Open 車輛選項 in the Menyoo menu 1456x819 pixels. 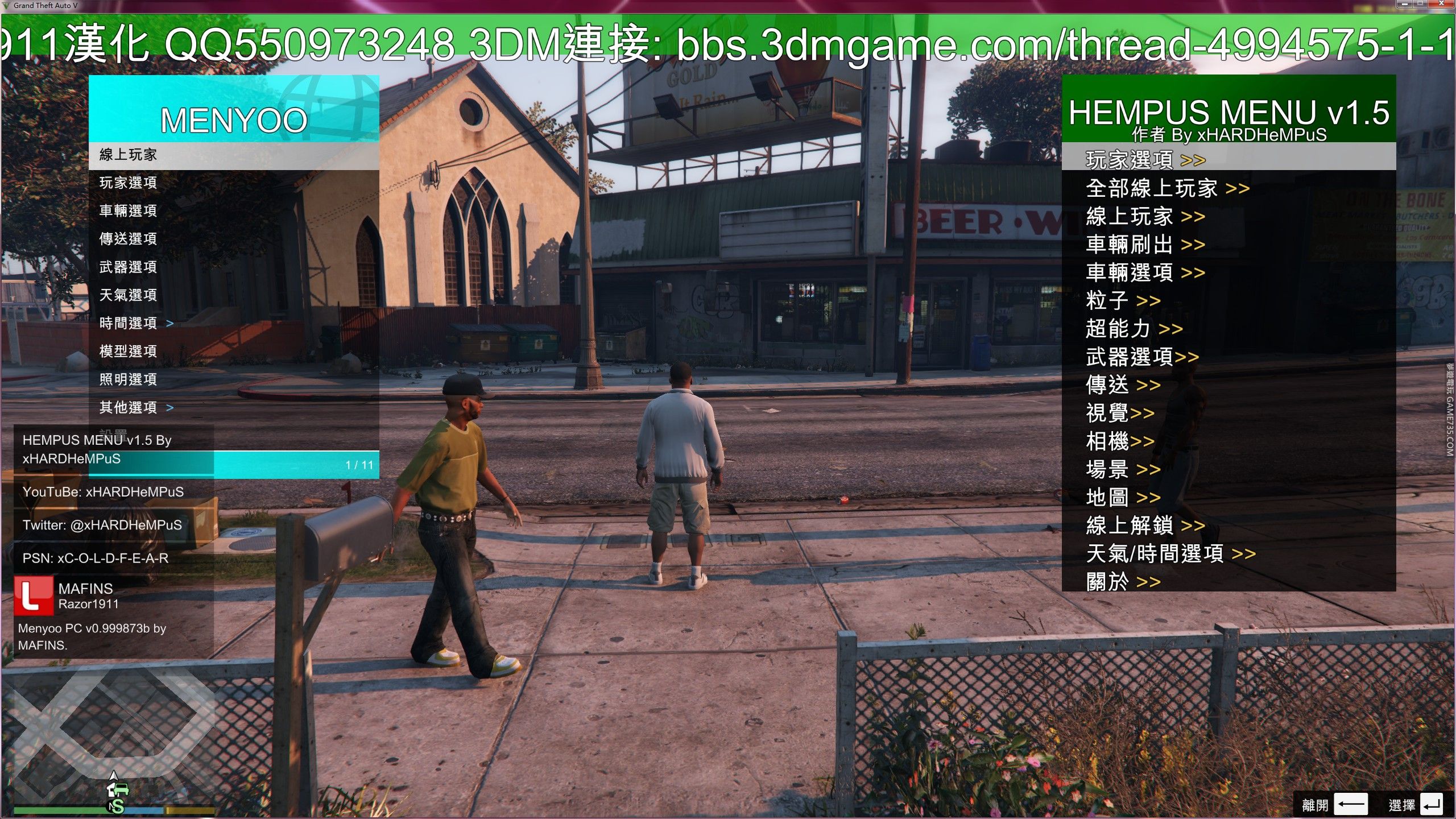[x=128, y=211]
